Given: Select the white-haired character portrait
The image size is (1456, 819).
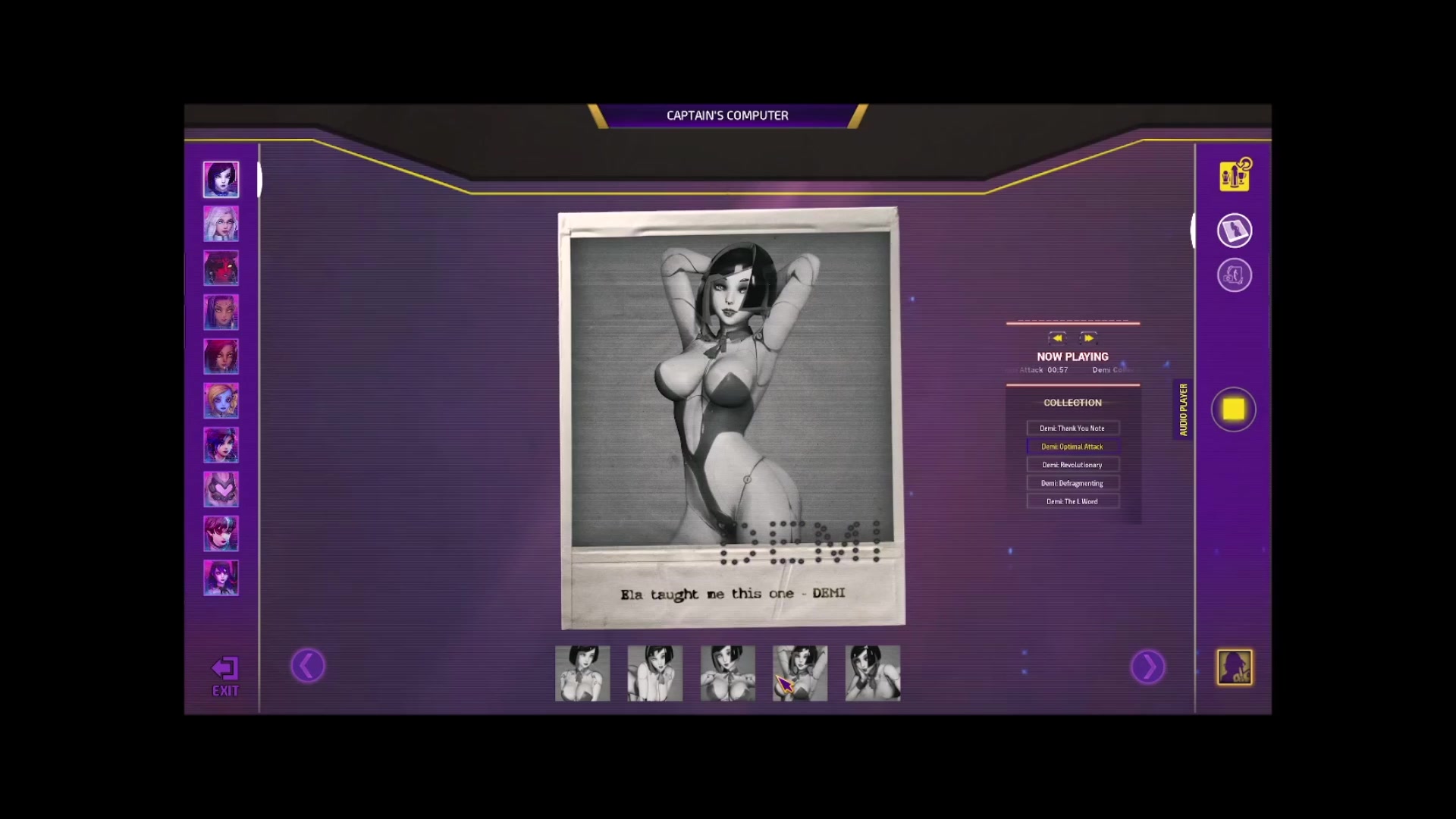Looking at the screenshot, I should [221, 224].
